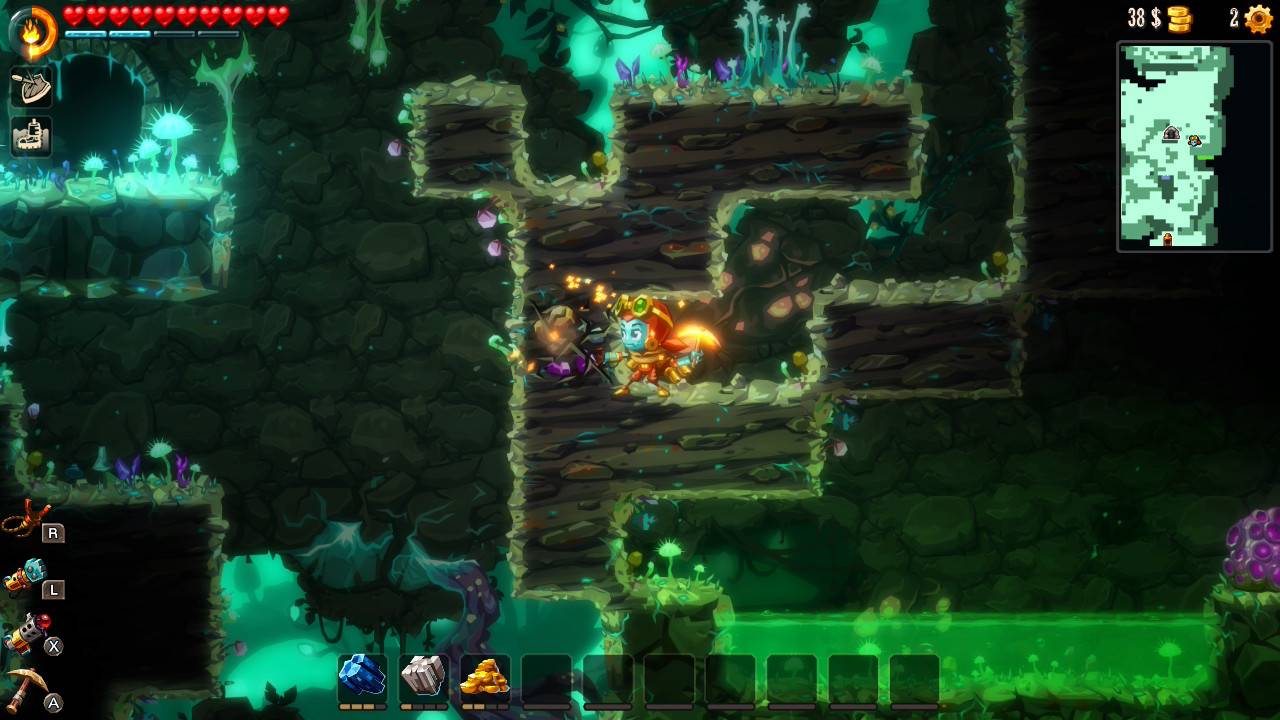Click the gold coin stack icon
This screenshot has height=720, width=1280.
pyautogui.click(x=1180, y=19)
